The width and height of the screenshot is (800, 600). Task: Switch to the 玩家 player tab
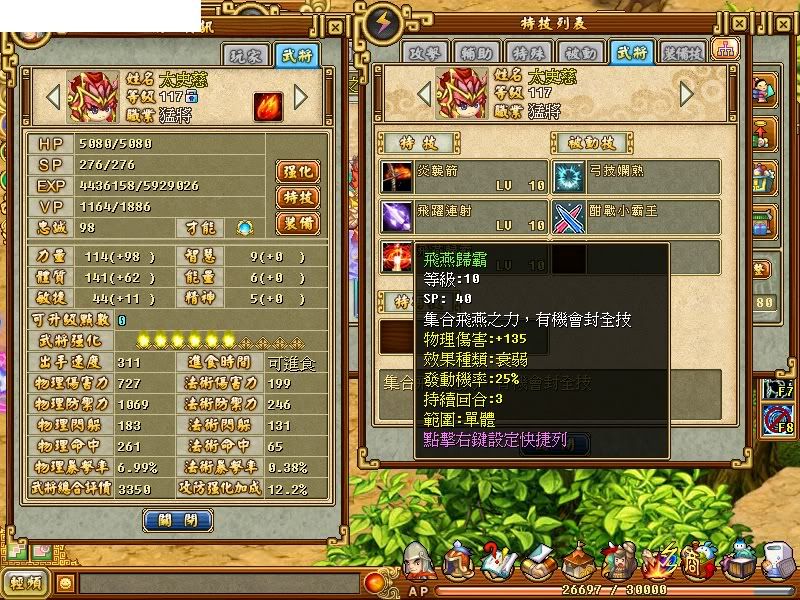[x=245, y=55]
